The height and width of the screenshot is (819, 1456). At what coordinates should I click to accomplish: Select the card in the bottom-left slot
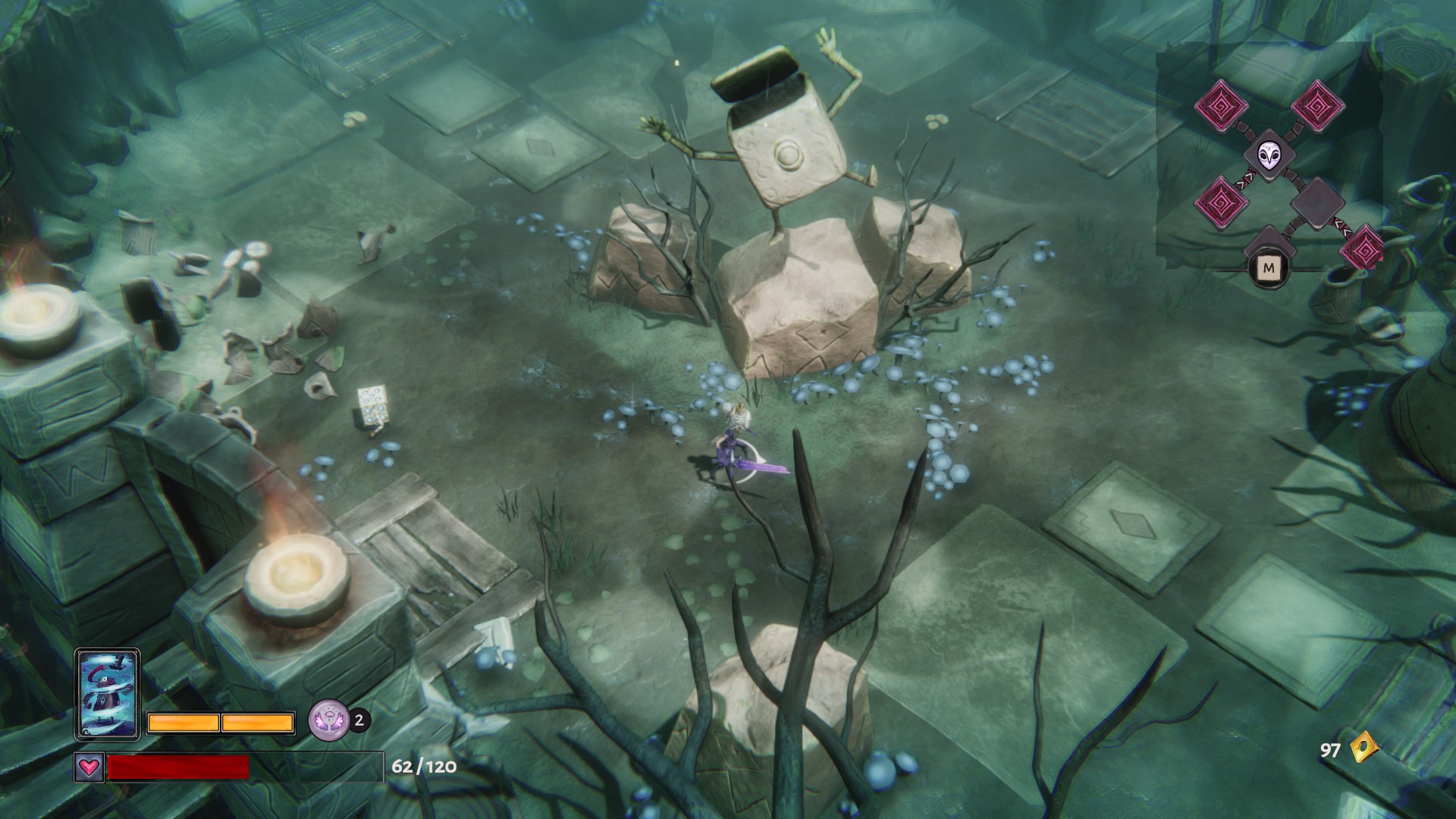[x=107, y=694]
